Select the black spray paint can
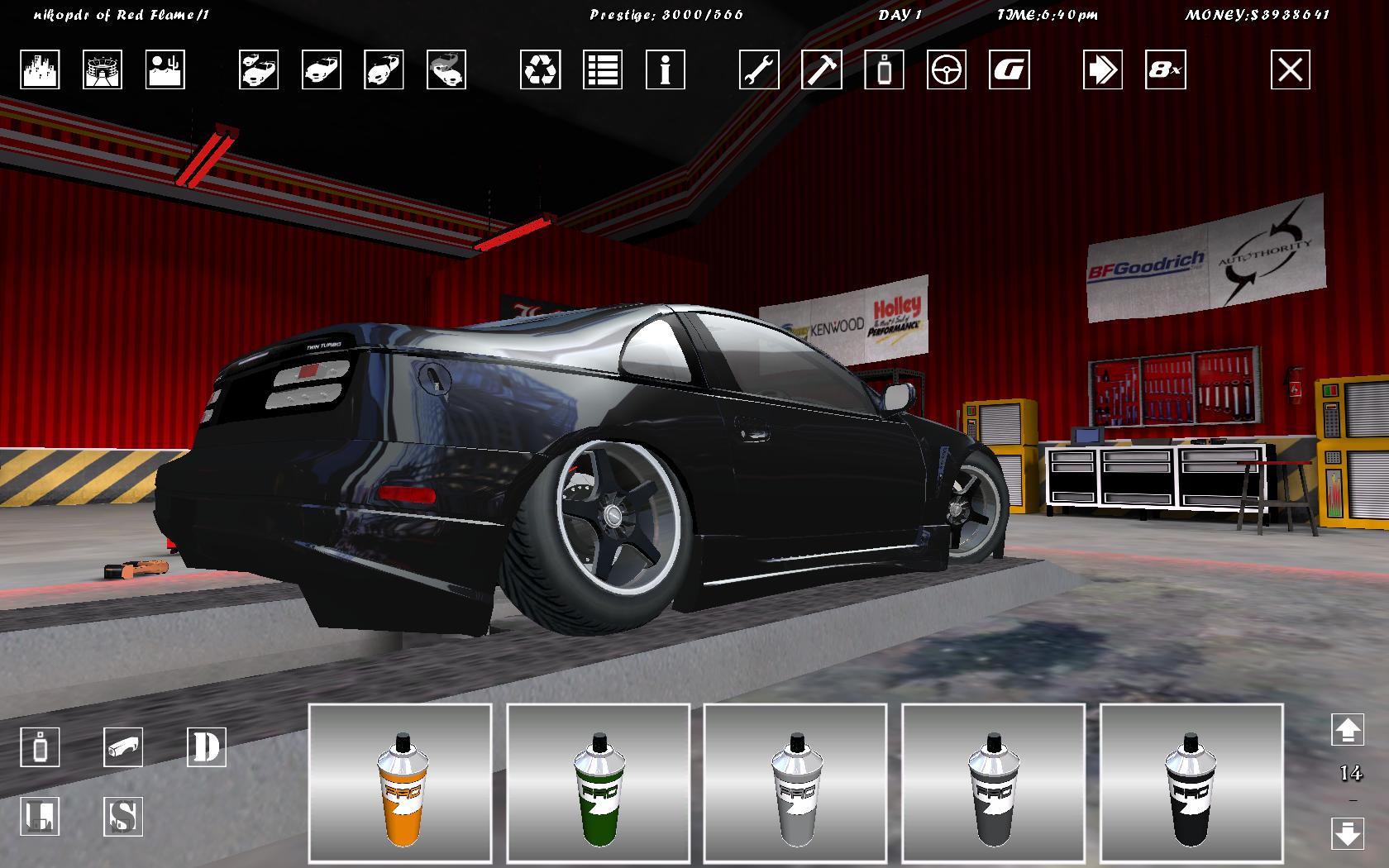The height and width of the screenshot is (868, 1389). point(1191,784)
